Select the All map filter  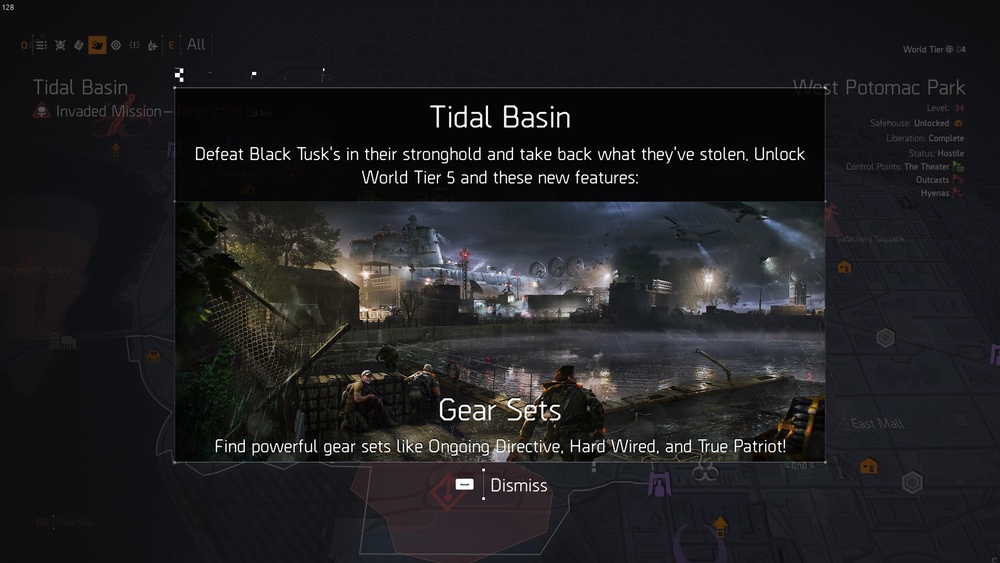(196, 44)
